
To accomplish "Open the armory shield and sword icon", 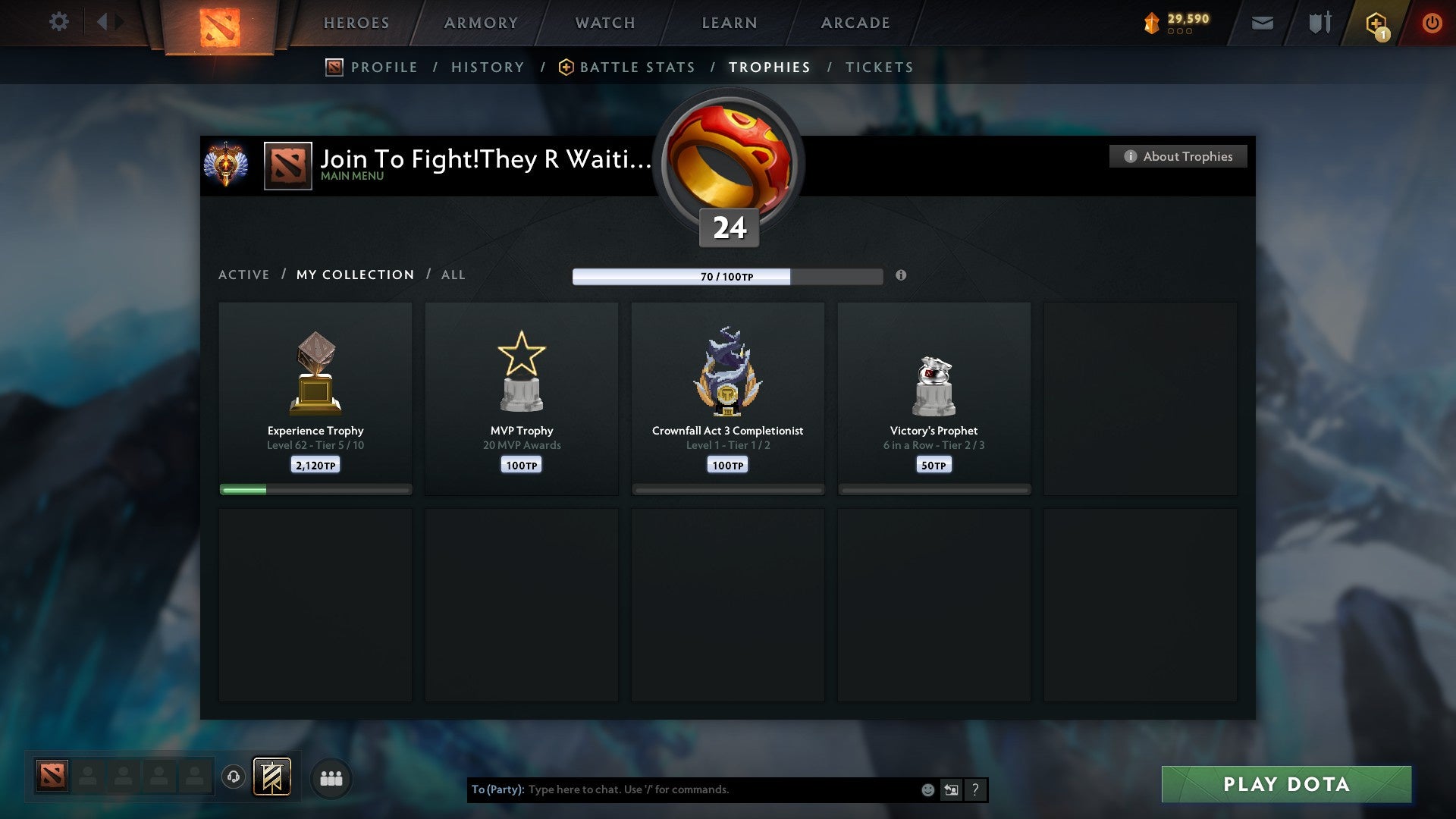I will click(1319, 23).
